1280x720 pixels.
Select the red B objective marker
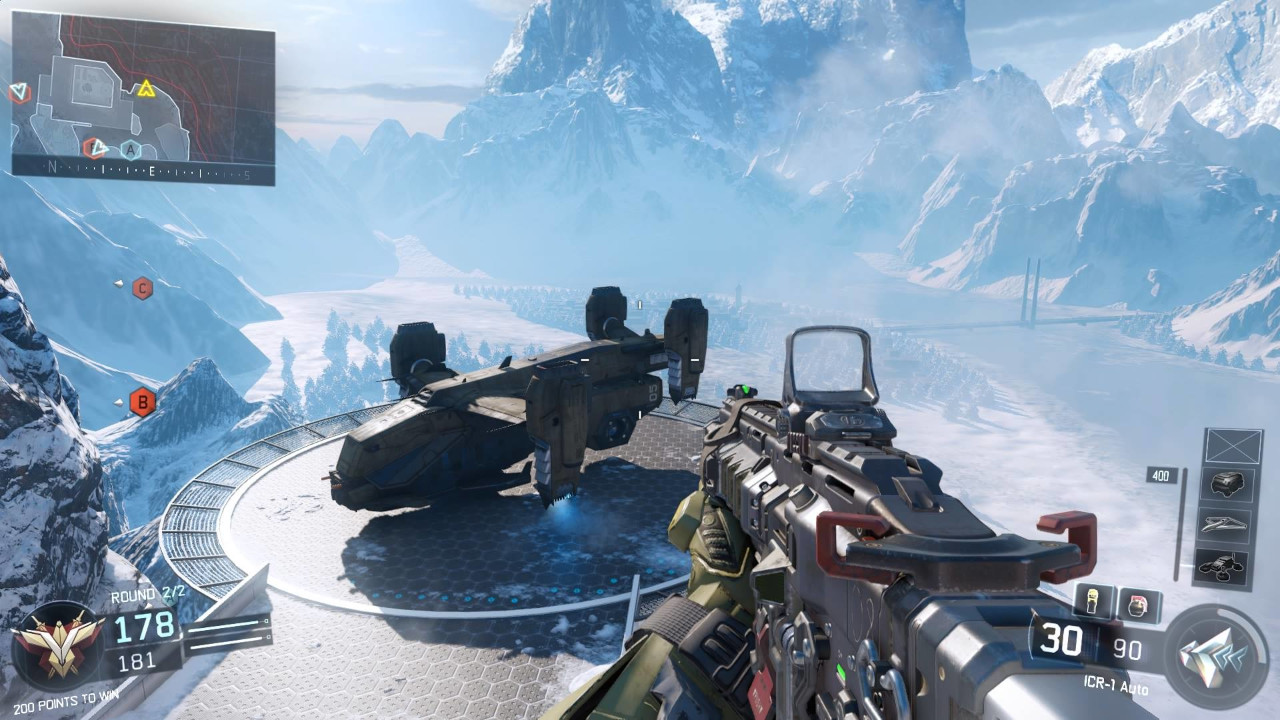(143, 402)
